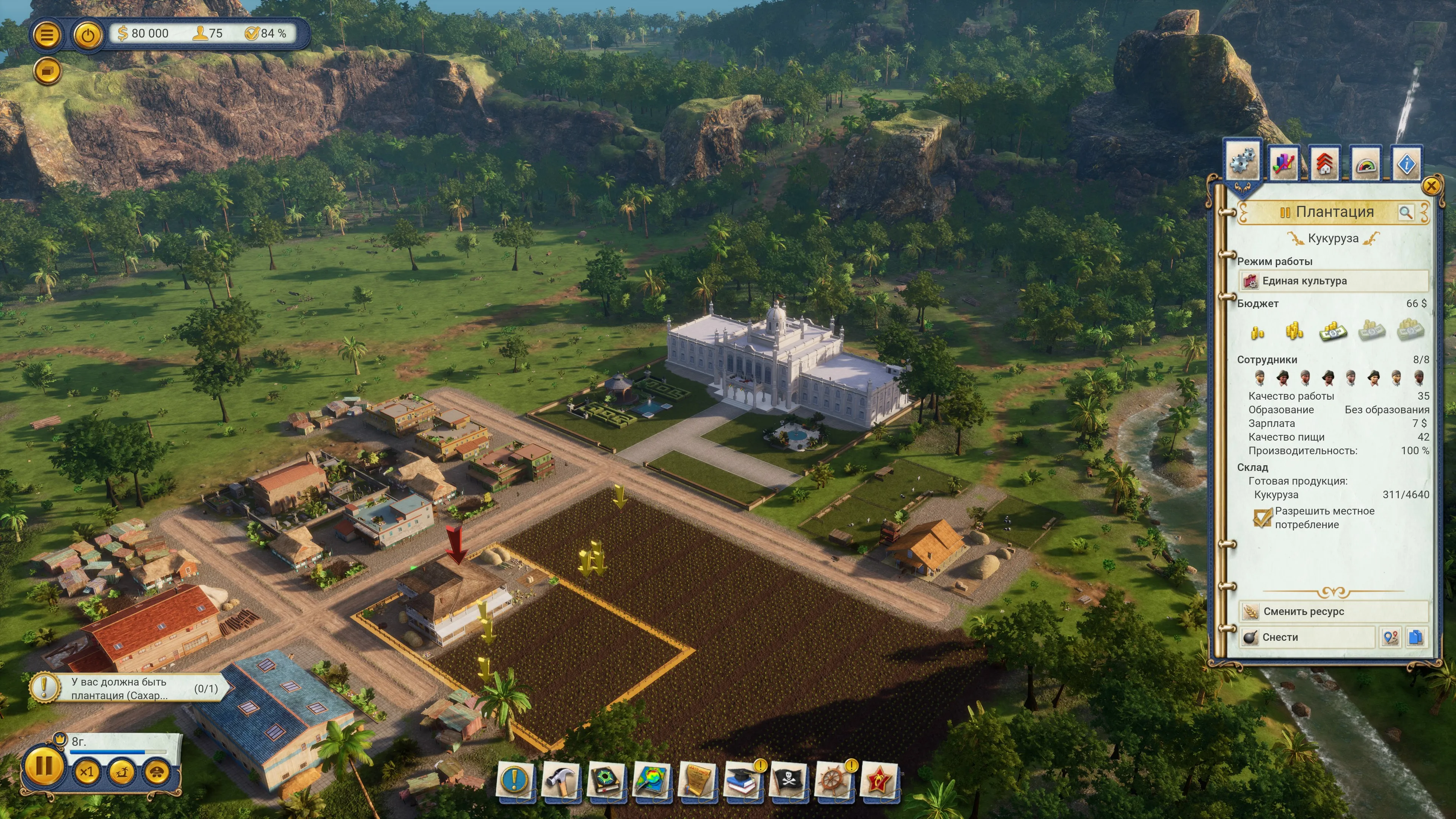This screenshot has width=1456, height=819.
Task: Click the magnifying glass beside Плантация title
Action: point(1406,212)
